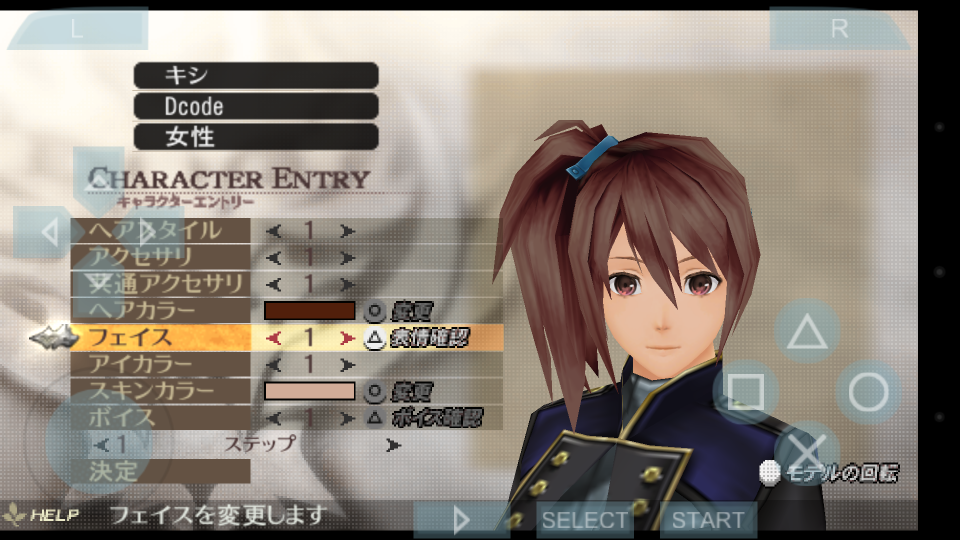Select the Dcode code name field

(256, 106)
